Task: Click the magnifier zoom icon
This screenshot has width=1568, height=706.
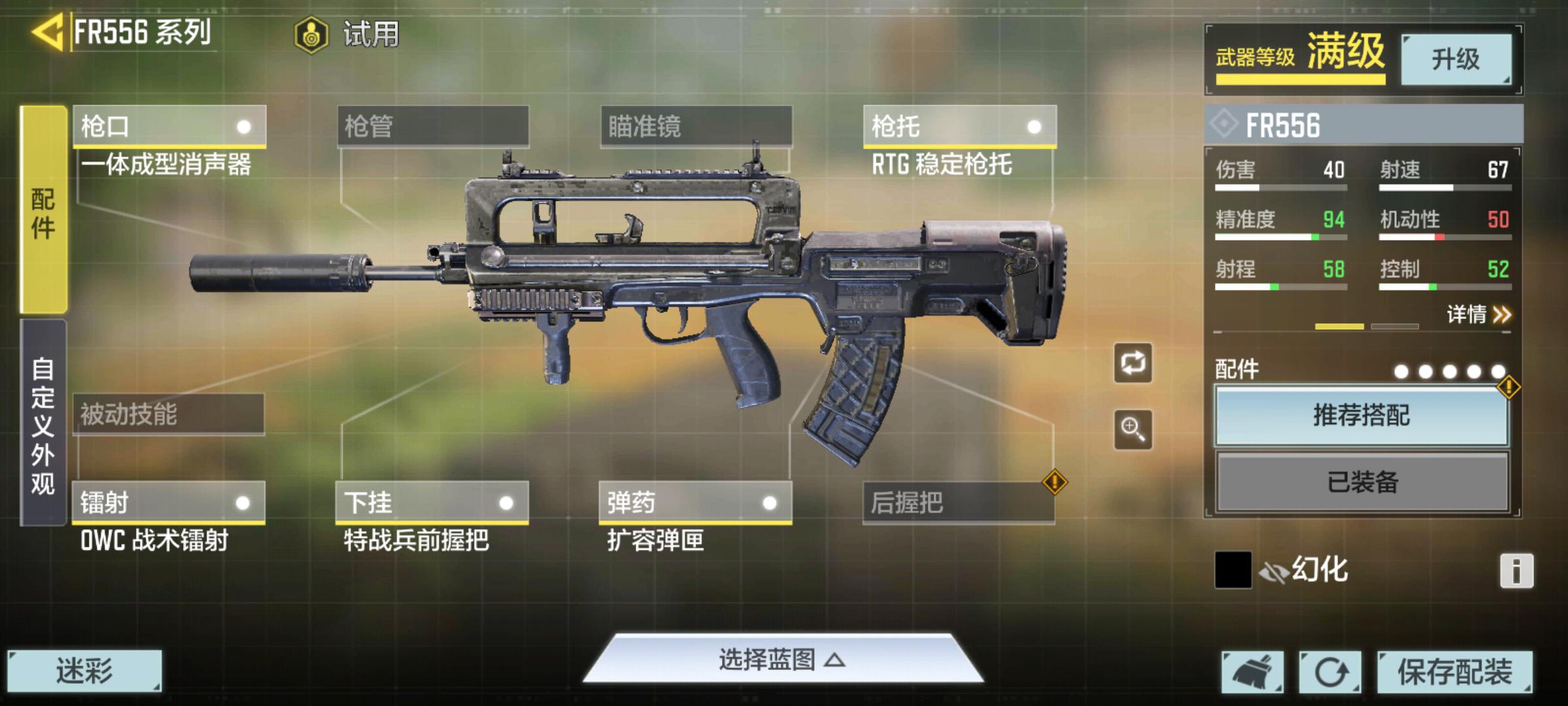Action: [1133, 429]
